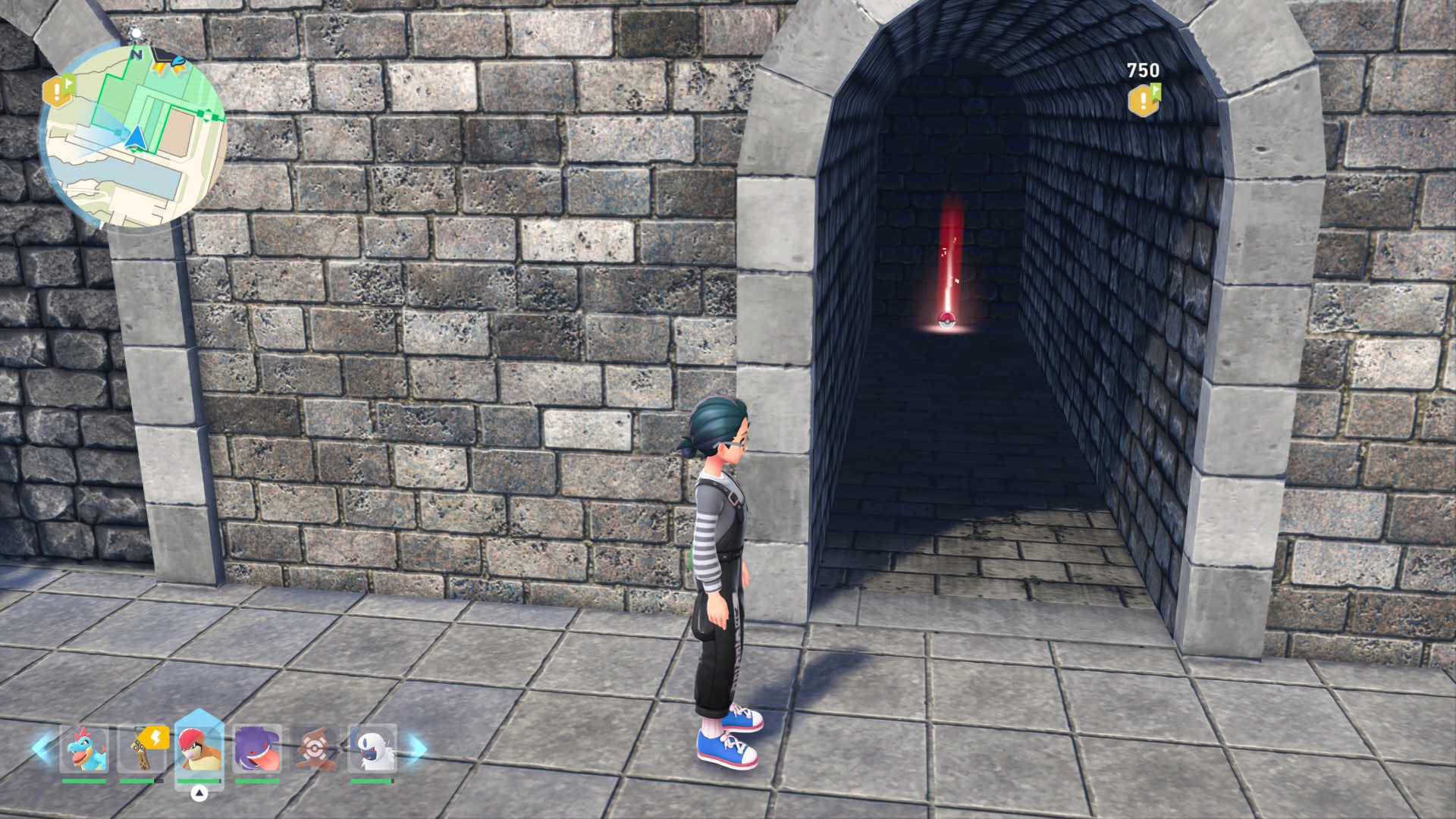This screenshot has height=819, width=1456.
Task: Click the N compass marker on the minimap
Action: (x=136, y=54)
